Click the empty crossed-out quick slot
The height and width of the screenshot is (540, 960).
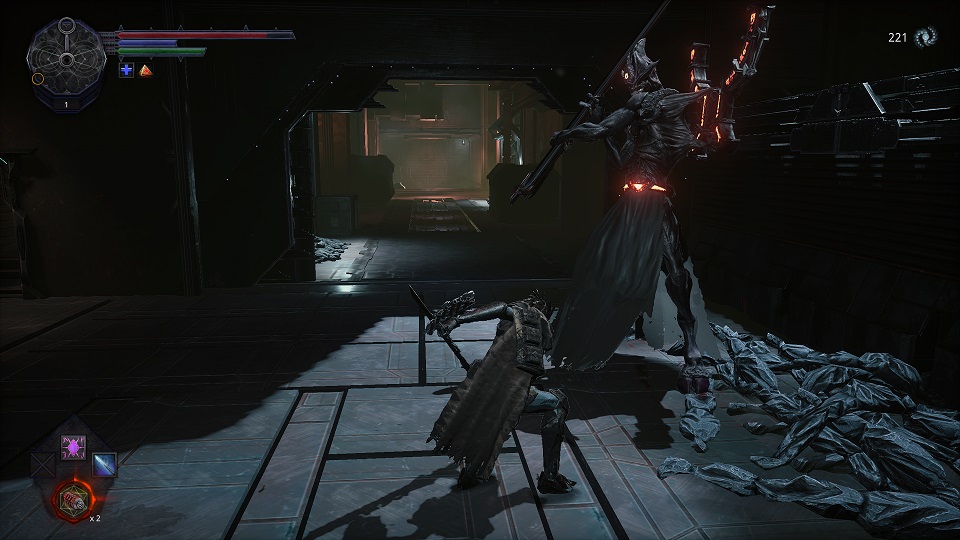(43, 464)
